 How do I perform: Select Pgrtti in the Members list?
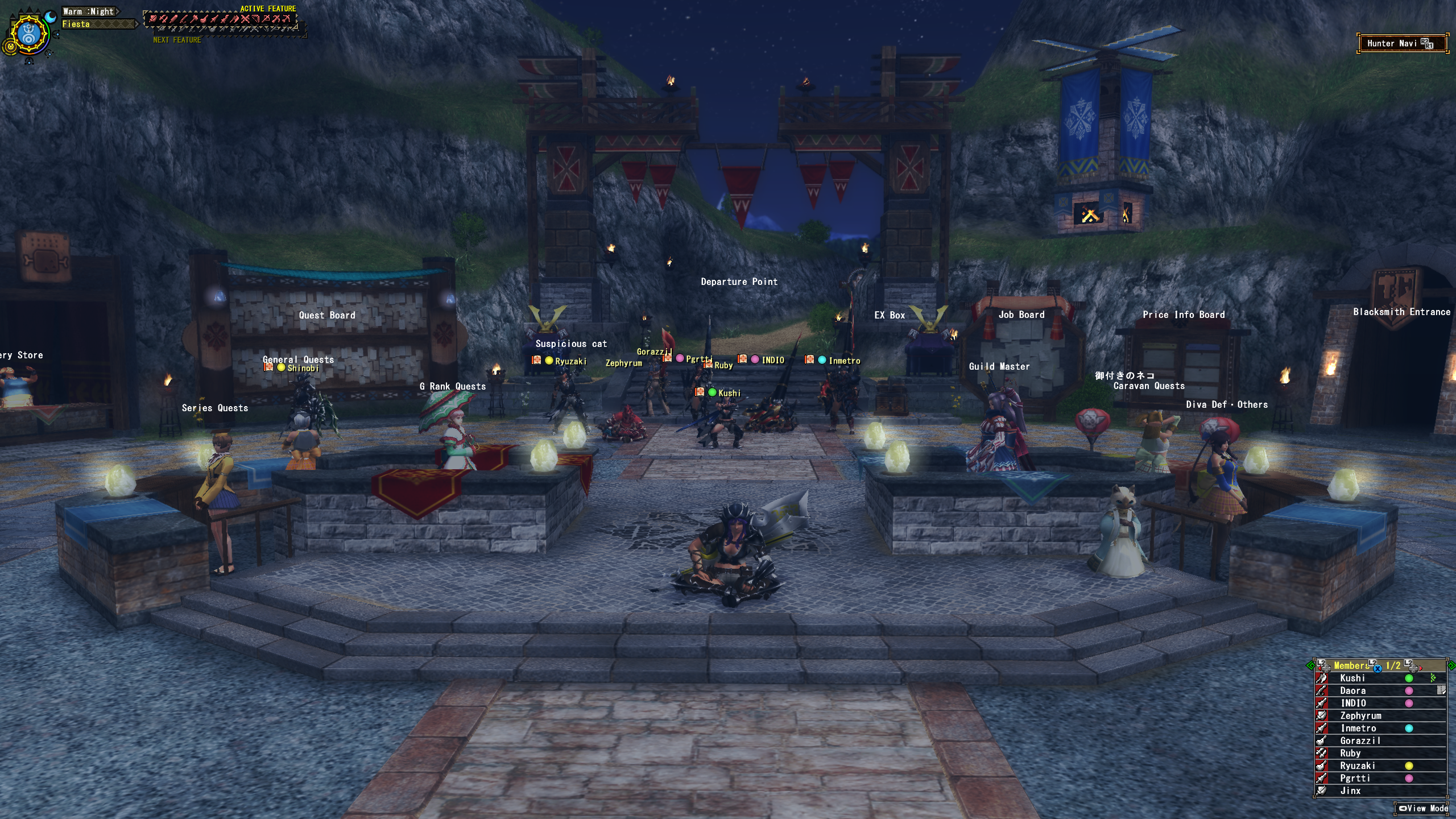[x=1355, y=778]
